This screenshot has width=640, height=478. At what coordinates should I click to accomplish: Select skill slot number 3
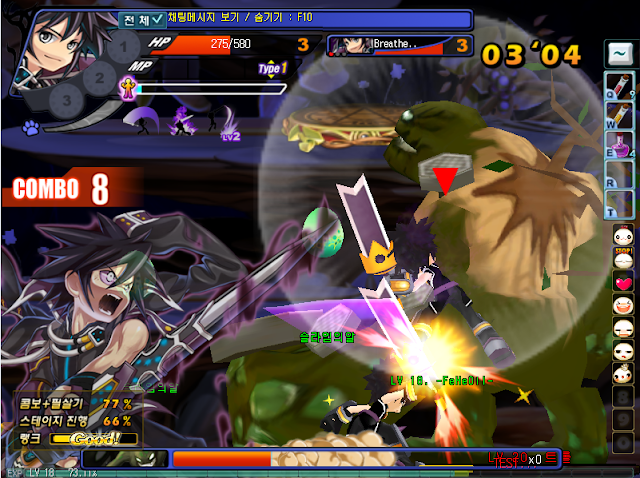tap(67, 98)
